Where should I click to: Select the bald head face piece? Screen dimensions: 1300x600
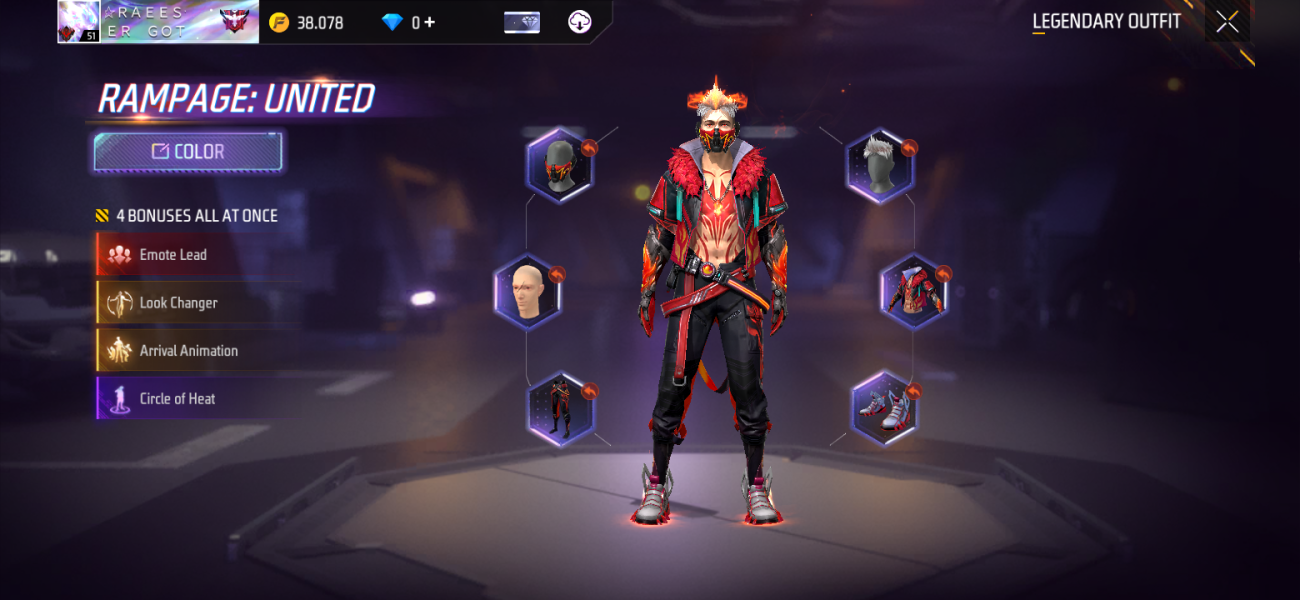pos(527,293)
